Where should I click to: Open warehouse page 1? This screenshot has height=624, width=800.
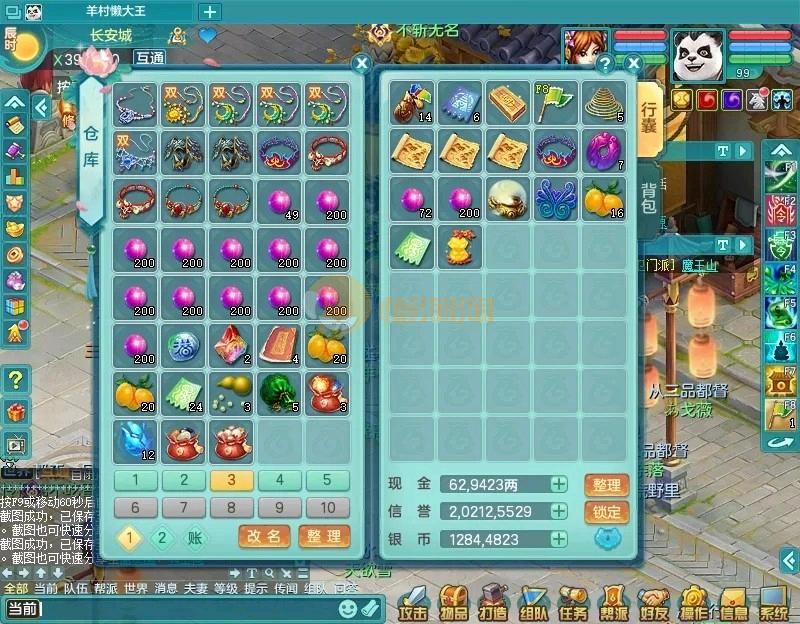point(135,480)
